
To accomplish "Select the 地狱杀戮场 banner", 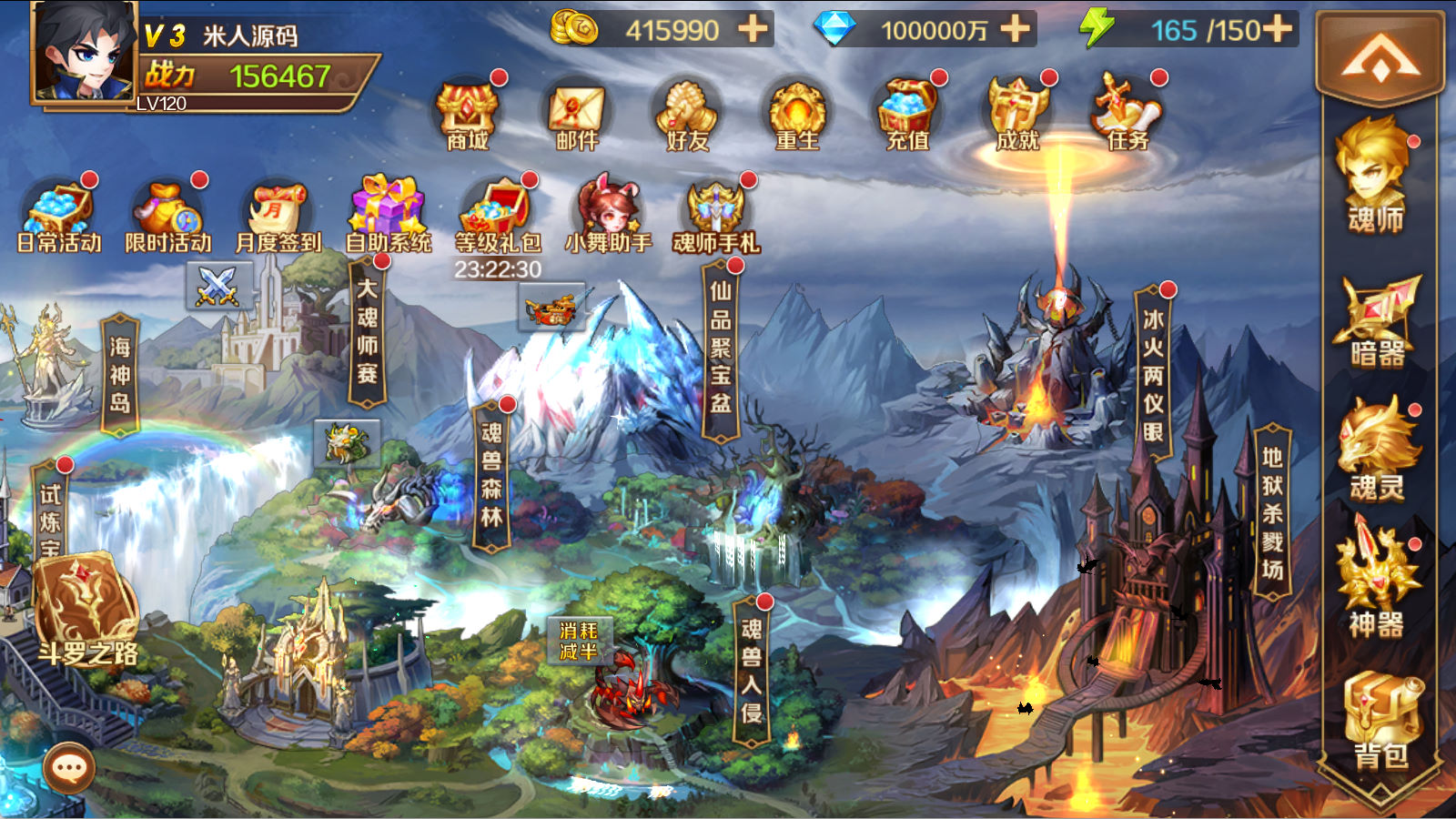I will [x=1272, y=513].
